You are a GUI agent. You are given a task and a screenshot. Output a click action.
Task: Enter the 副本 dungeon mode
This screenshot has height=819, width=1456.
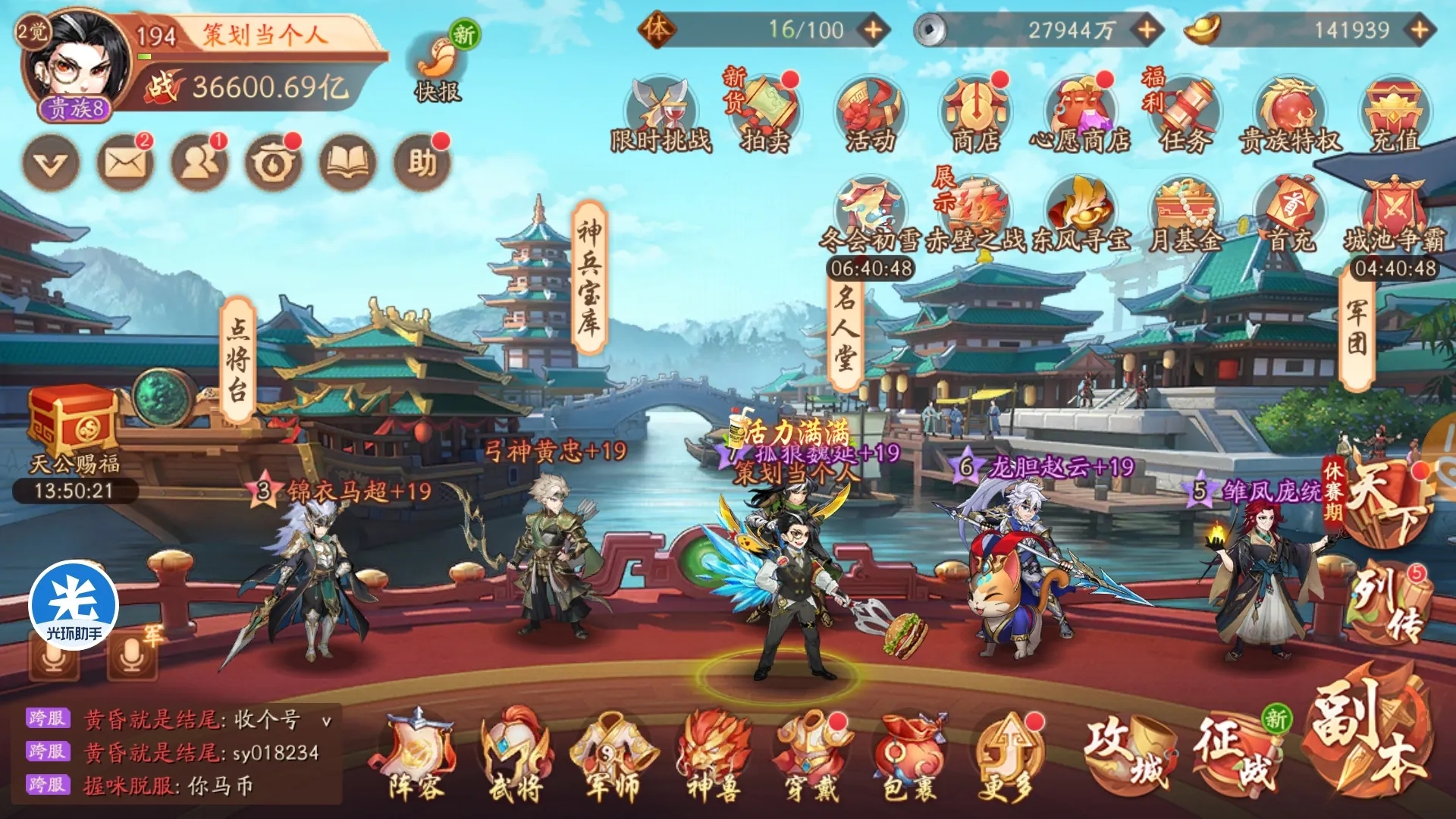[1370, 736]
